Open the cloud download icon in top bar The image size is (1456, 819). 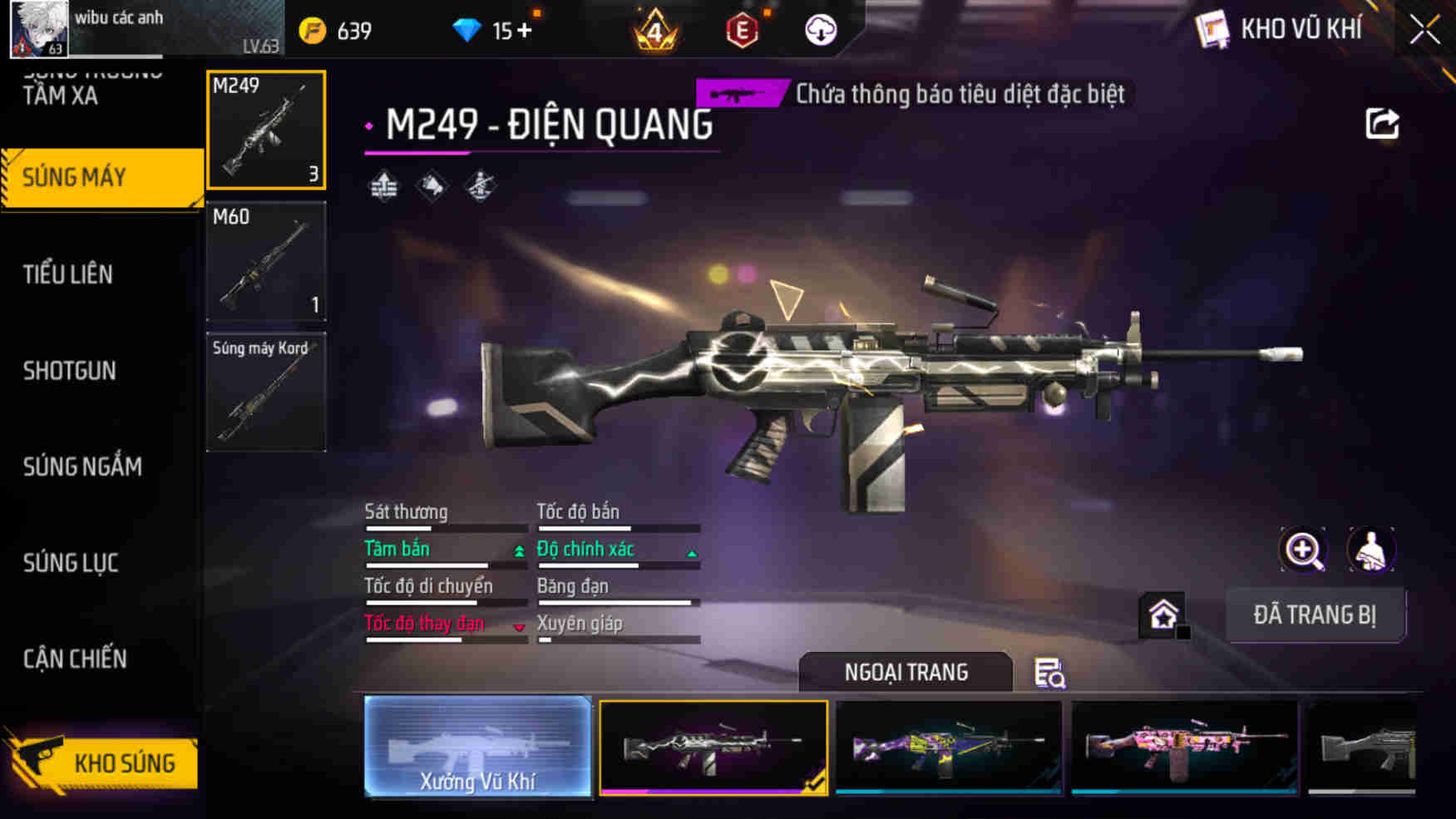click(821, 30)
